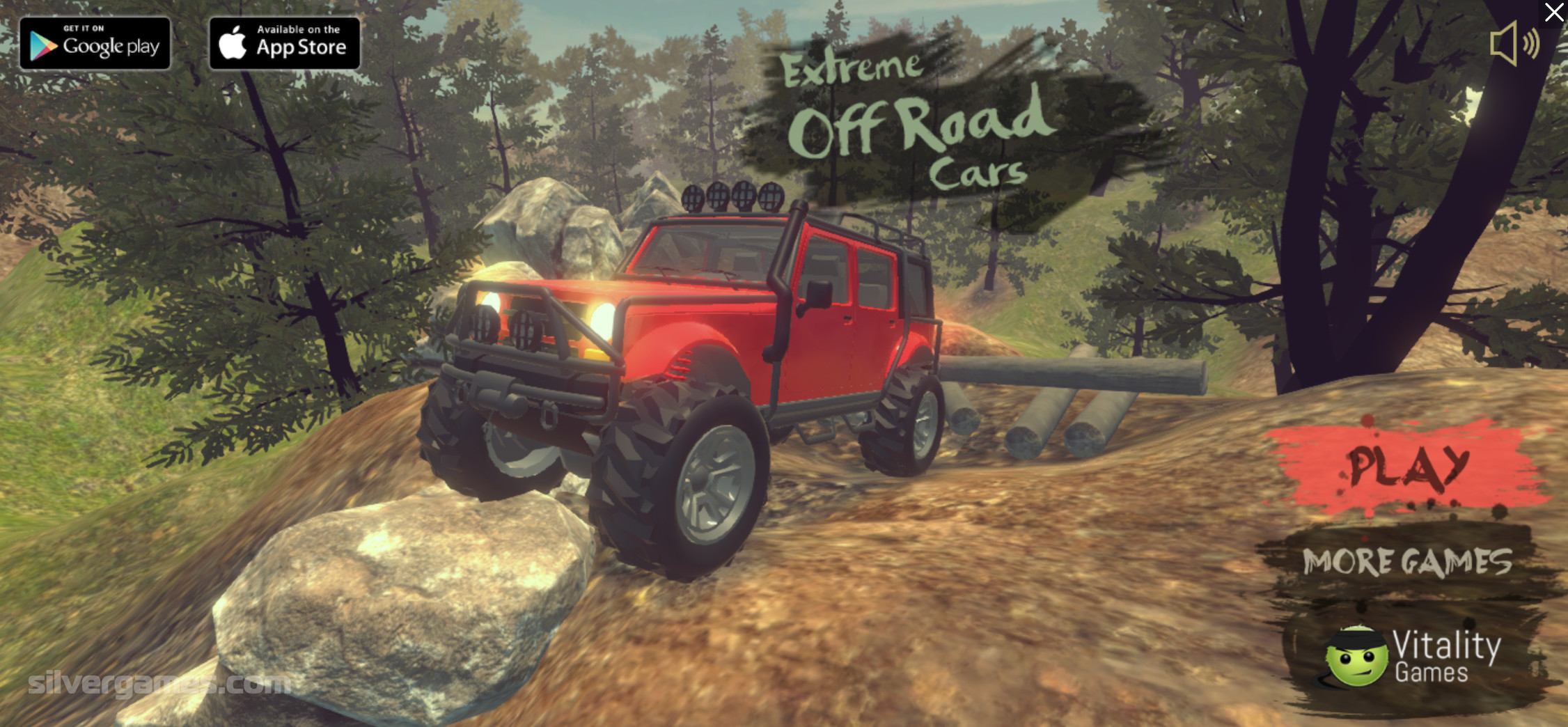Close the game with the X button
This screenshot has height=727, width=1568.
pos(1553,13)
